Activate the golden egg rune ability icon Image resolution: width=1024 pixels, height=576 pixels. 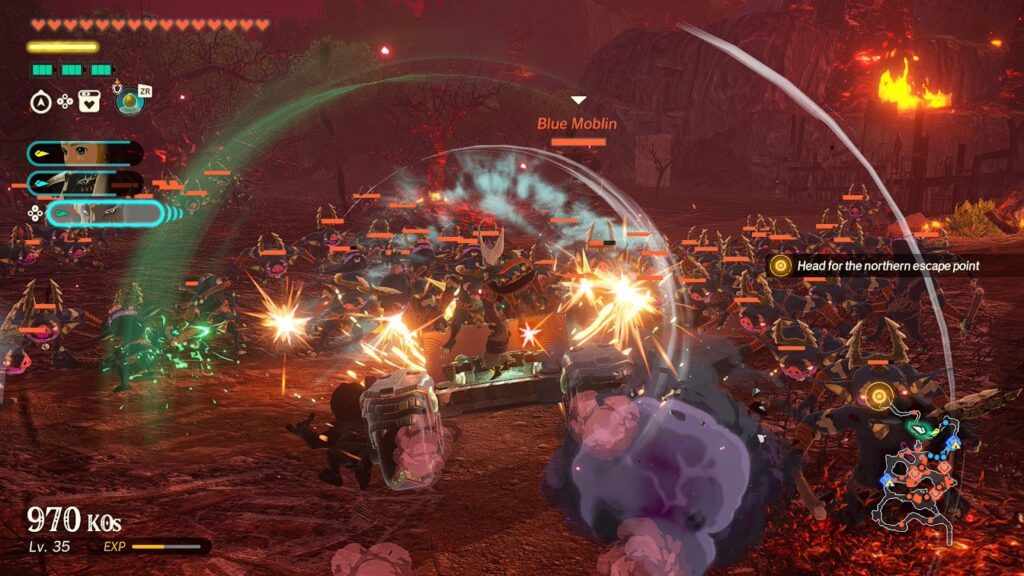tap(129, 101)
